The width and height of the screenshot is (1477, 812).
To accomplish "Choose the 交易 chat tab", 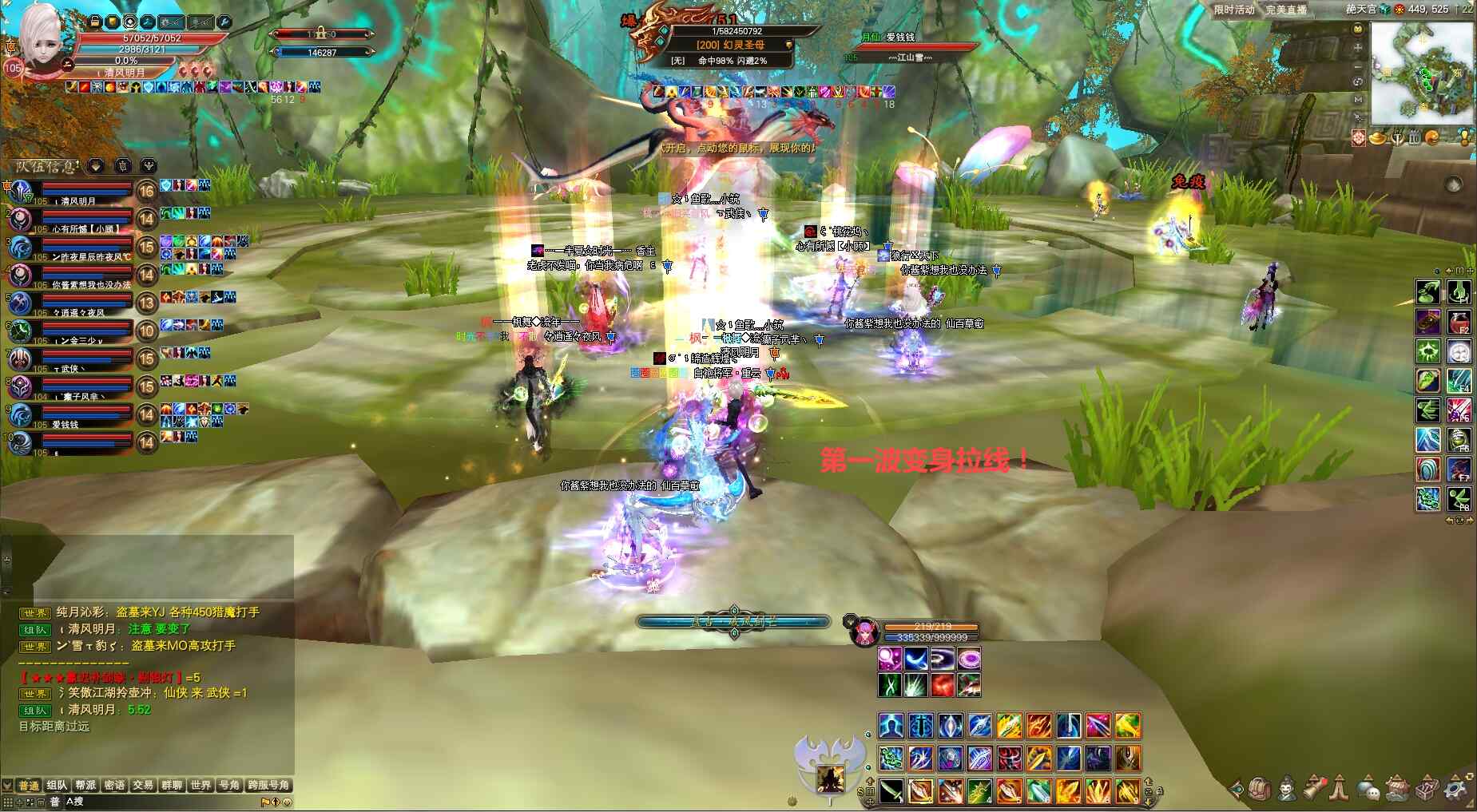I will point(143,785).
